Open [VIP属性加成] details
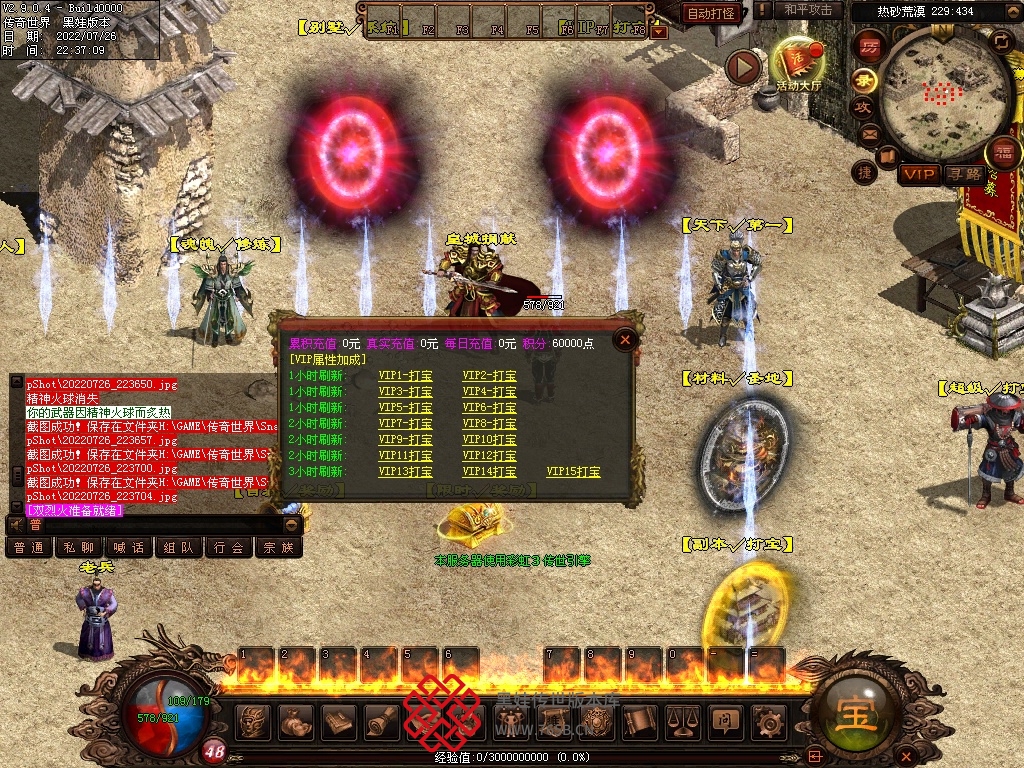 [327, 359]
